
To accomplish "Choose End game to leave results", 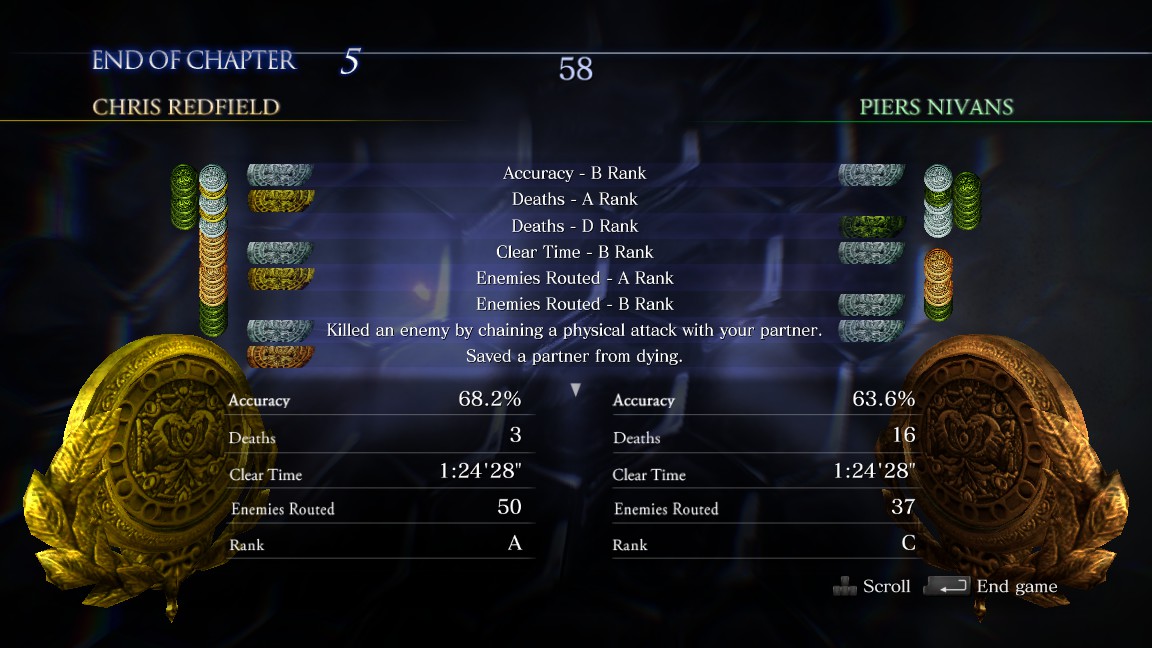I will click(1015, 587).
